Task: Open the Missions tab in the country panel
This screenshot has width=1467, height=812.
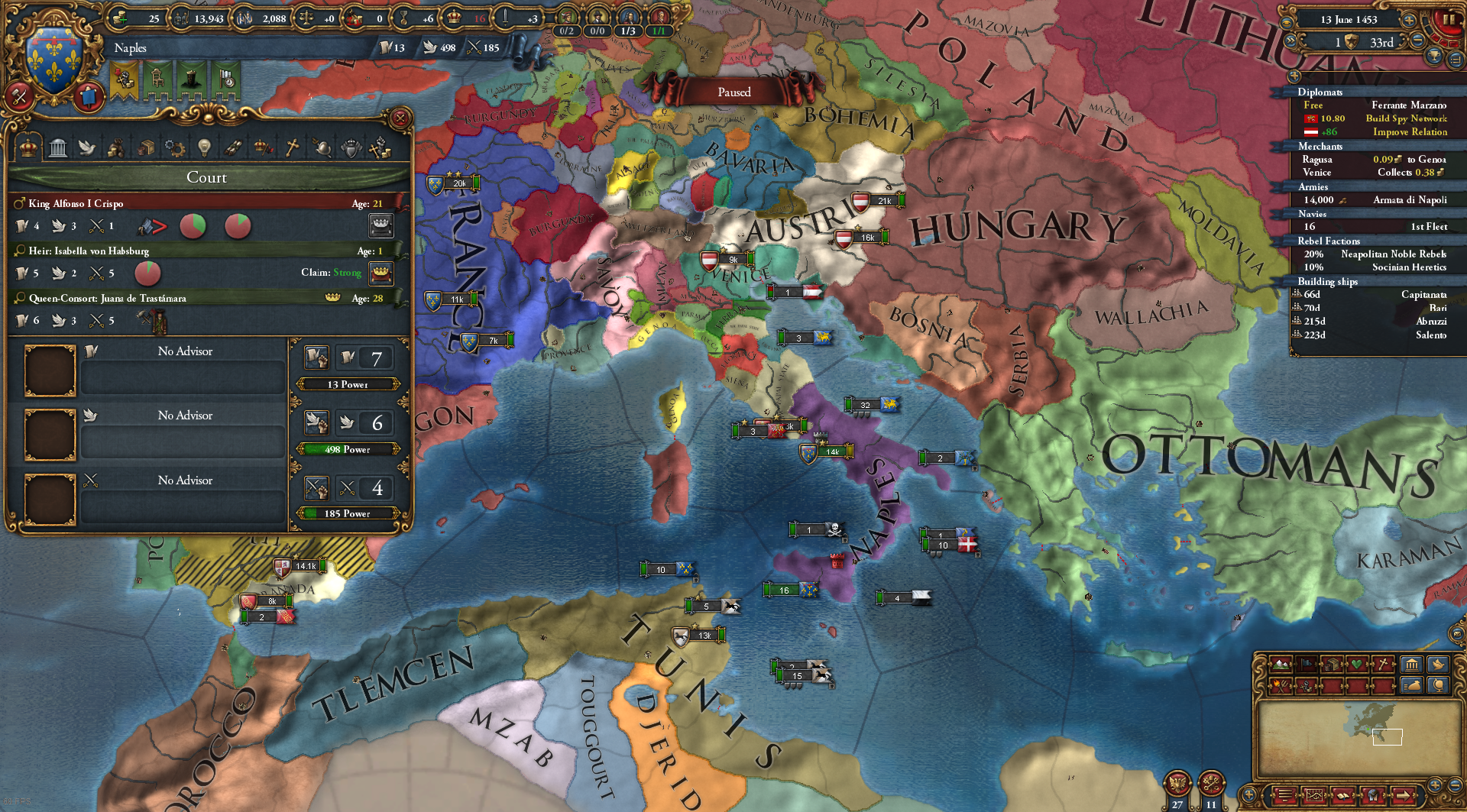Action: pos(233,147)
